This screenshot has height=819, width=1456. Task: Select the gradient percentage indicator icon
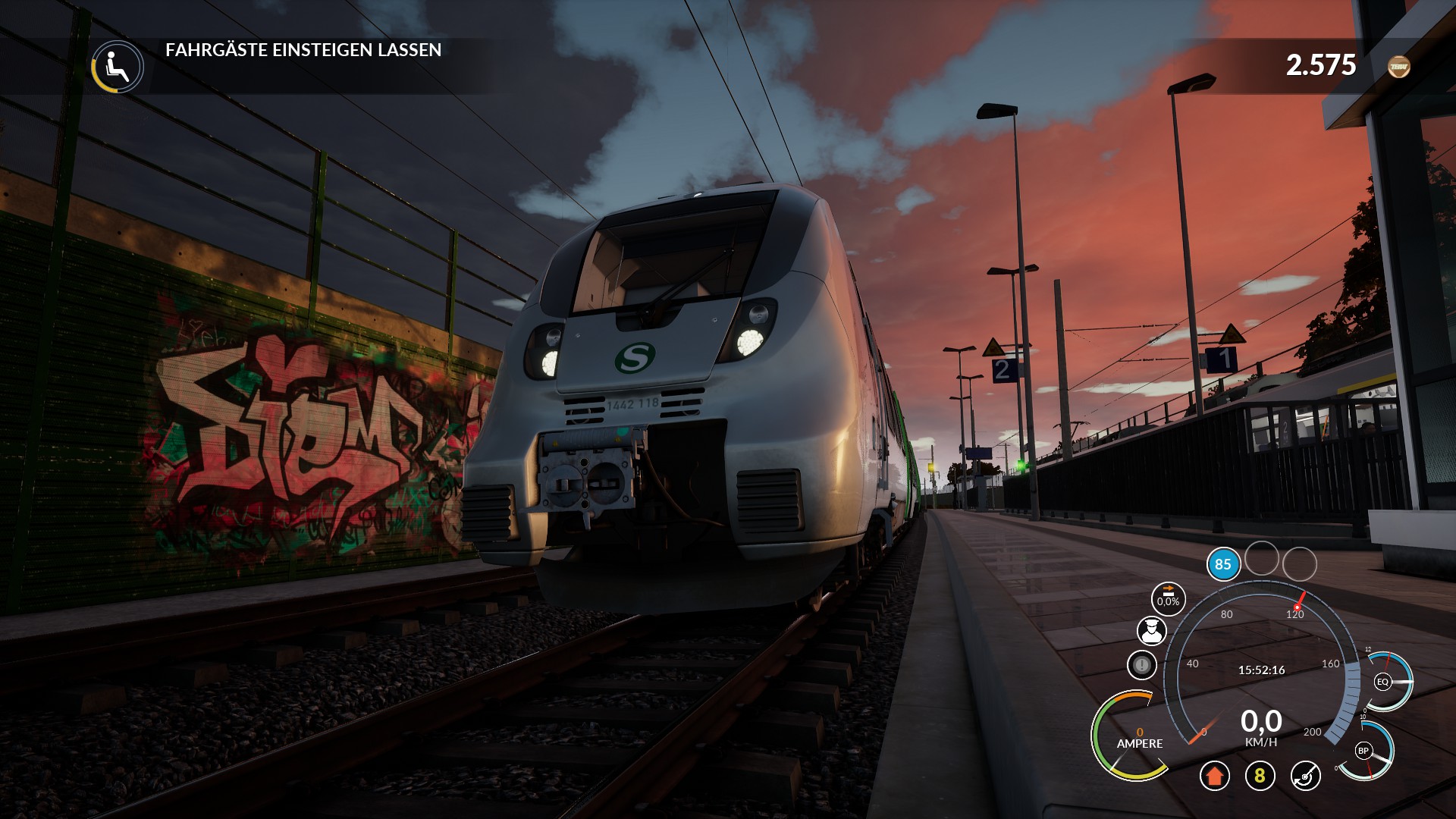point(1168,598)
